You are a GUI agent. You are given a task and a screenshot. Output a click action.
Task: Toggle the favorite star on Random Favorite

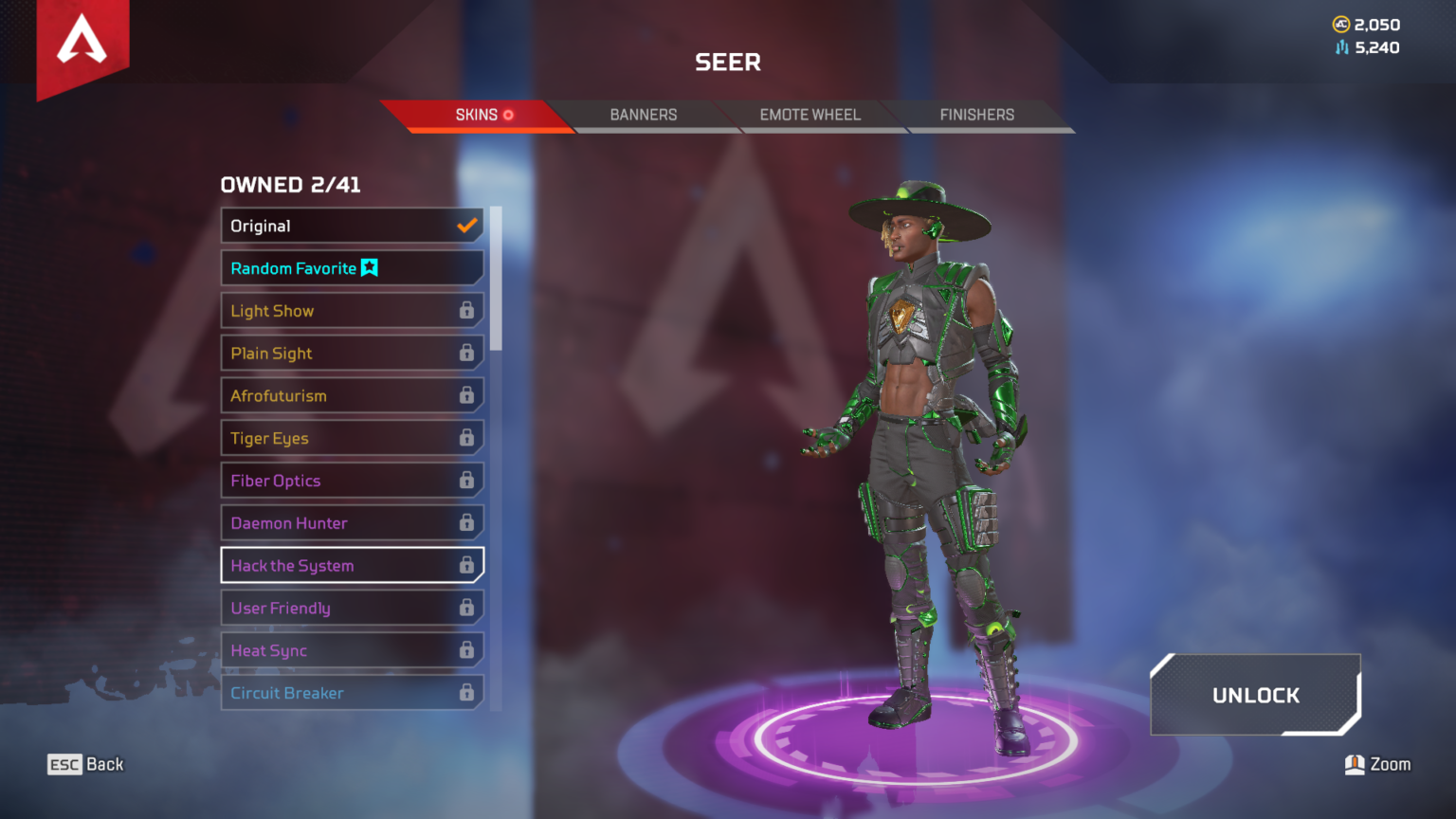pyautogui.click(x=370, y=267)
